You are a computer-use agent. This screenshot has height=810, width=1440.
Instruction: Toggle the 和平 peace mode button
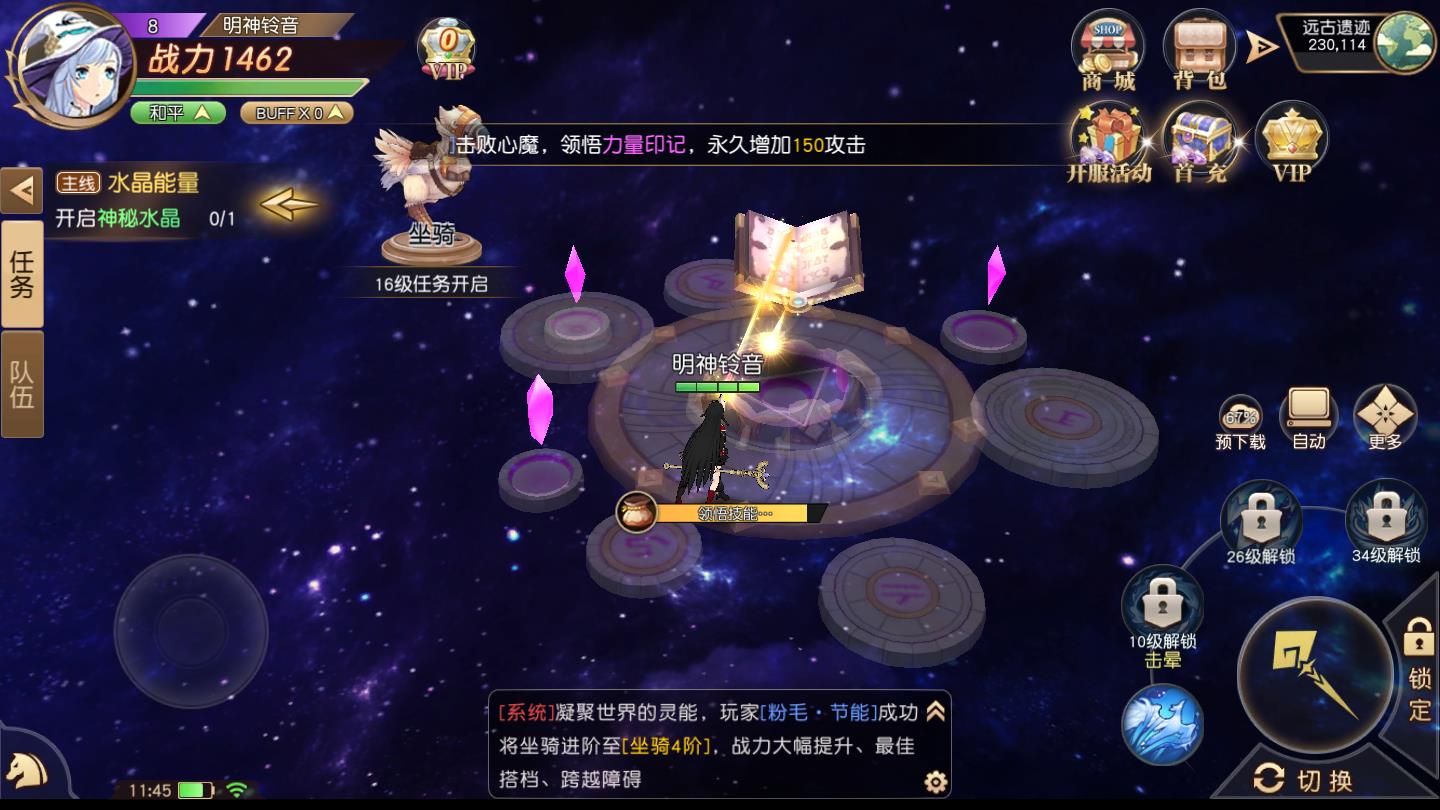click(177, 113)
